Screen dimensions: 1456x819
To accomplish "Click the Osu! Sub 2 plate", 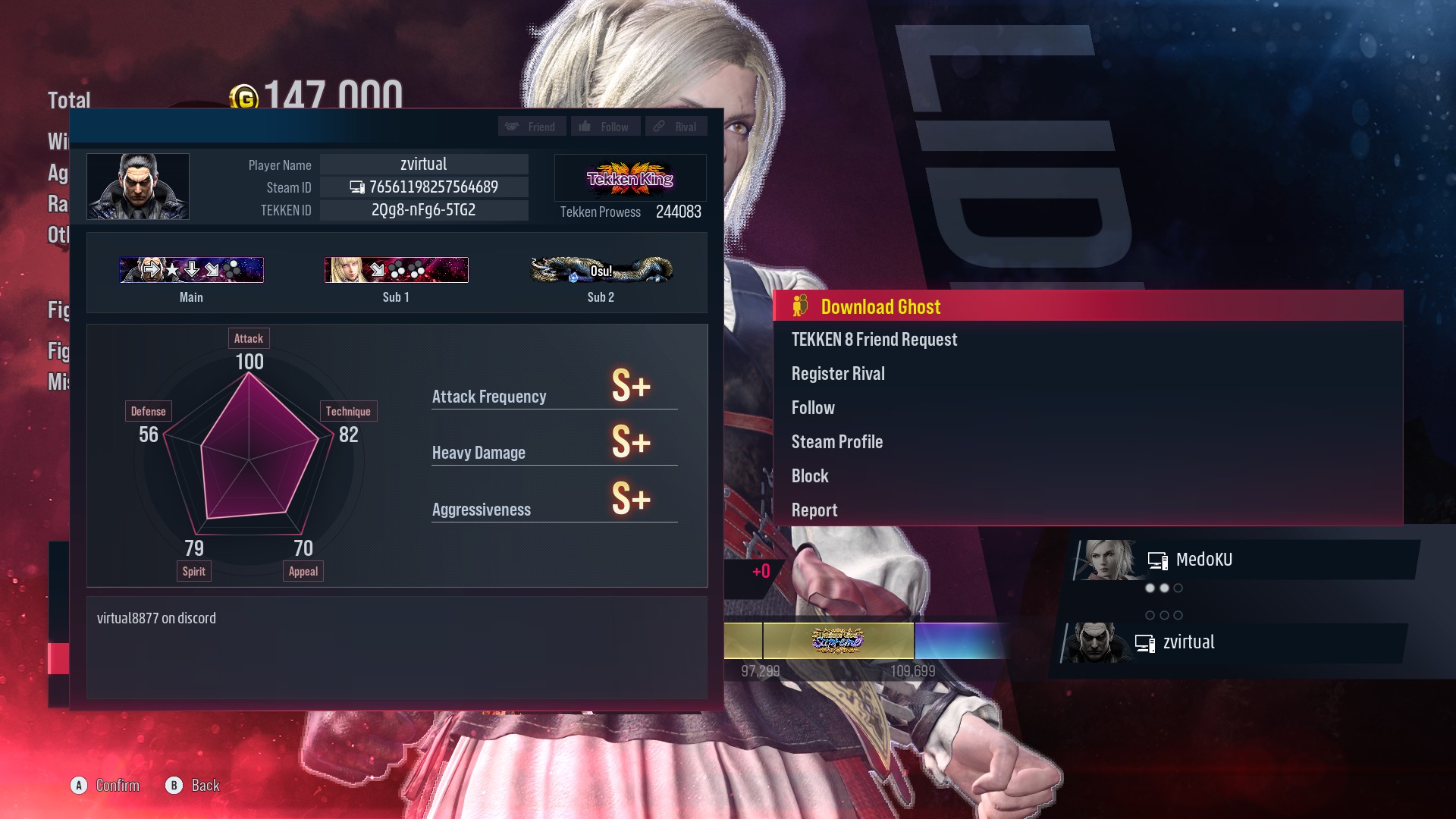I will (x=601, y=269).
